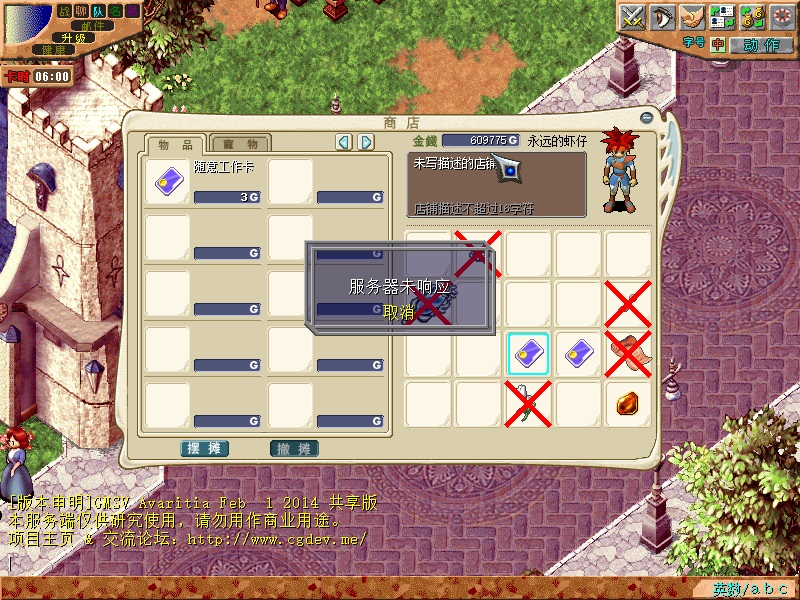Open the 寵物 pets tab

[x=241, y=144]
